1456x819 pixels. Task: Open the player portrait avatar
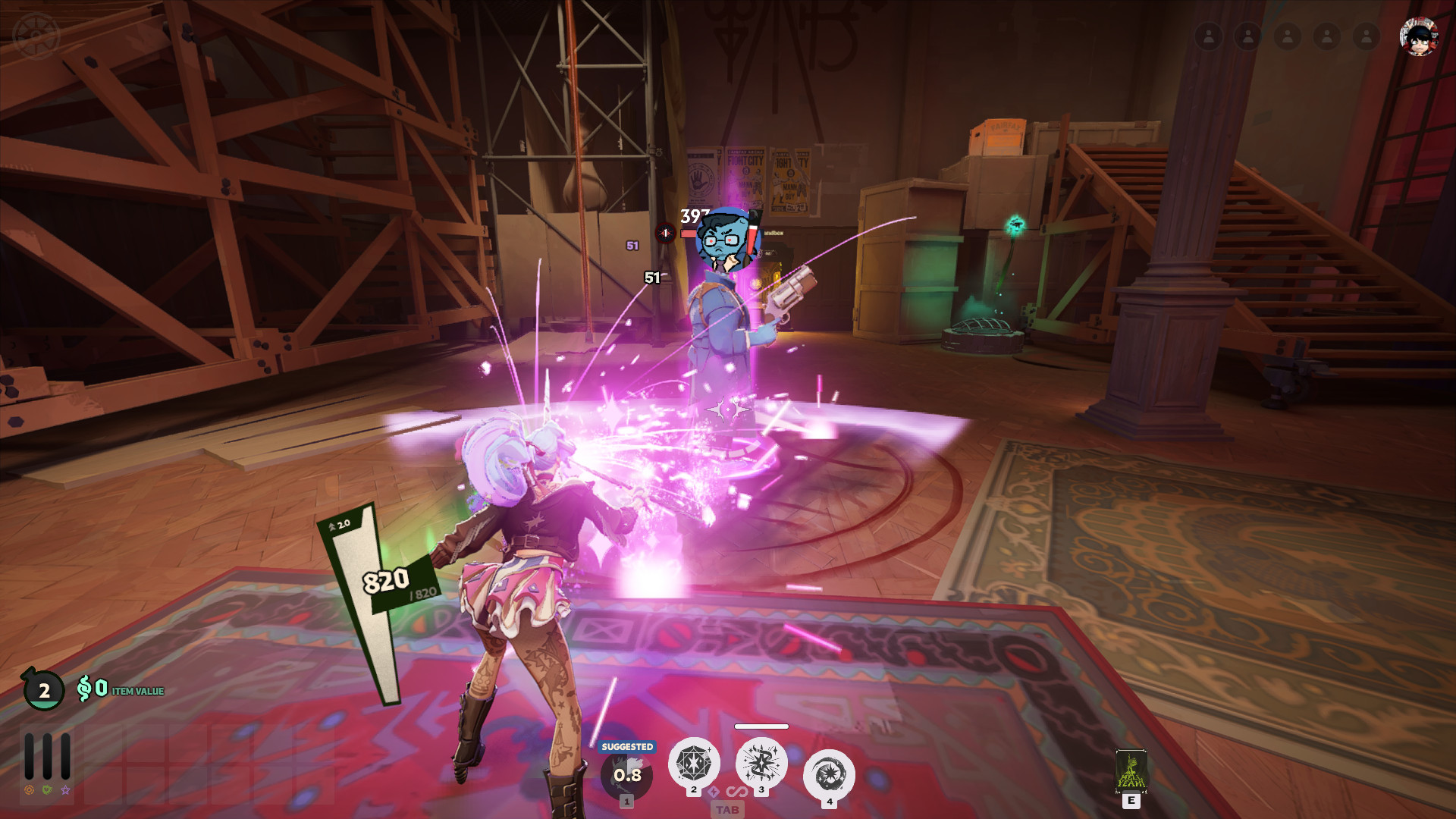[1418, 36]
